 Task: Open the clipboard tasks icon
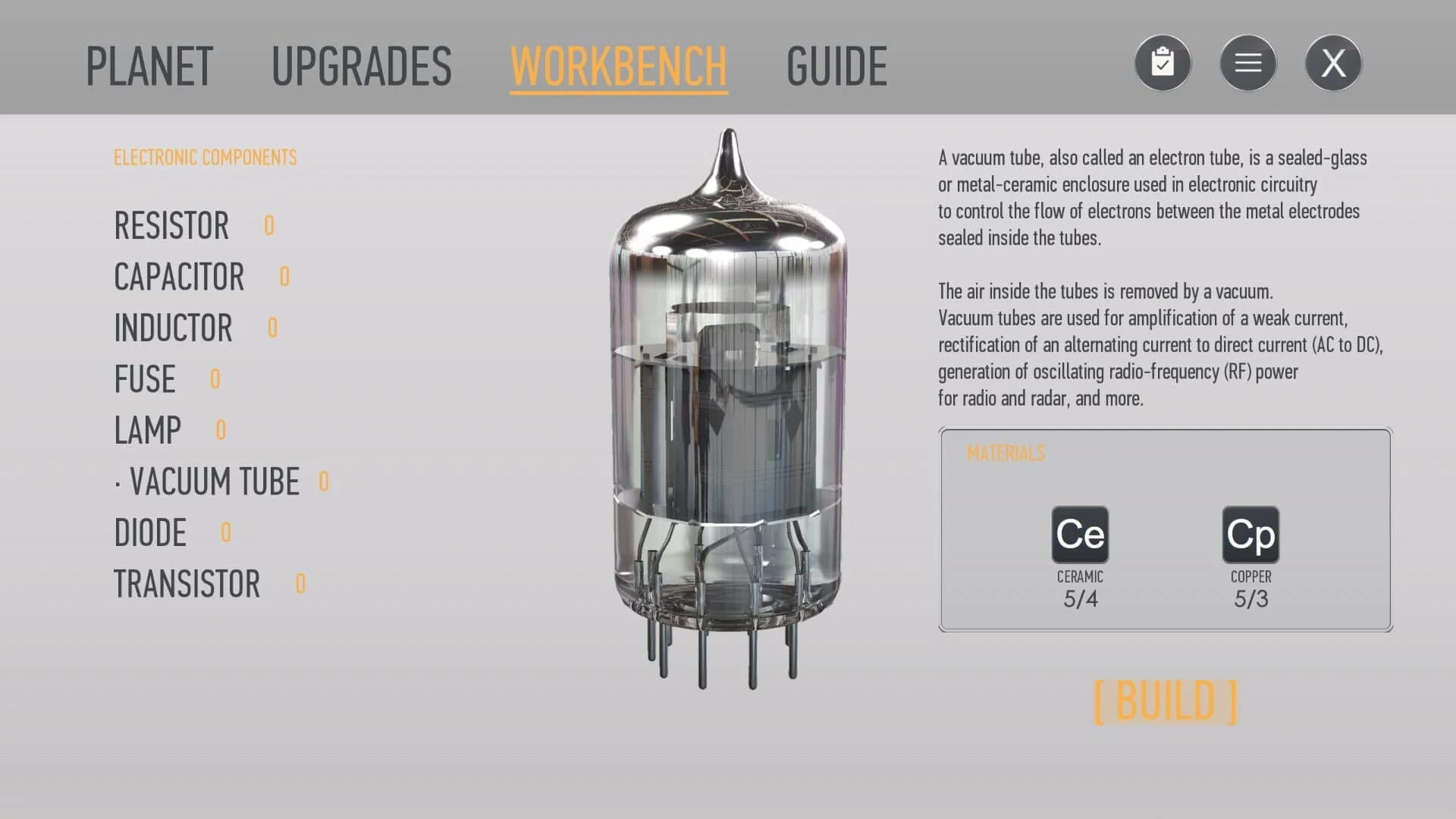[x=1163, y=62]
